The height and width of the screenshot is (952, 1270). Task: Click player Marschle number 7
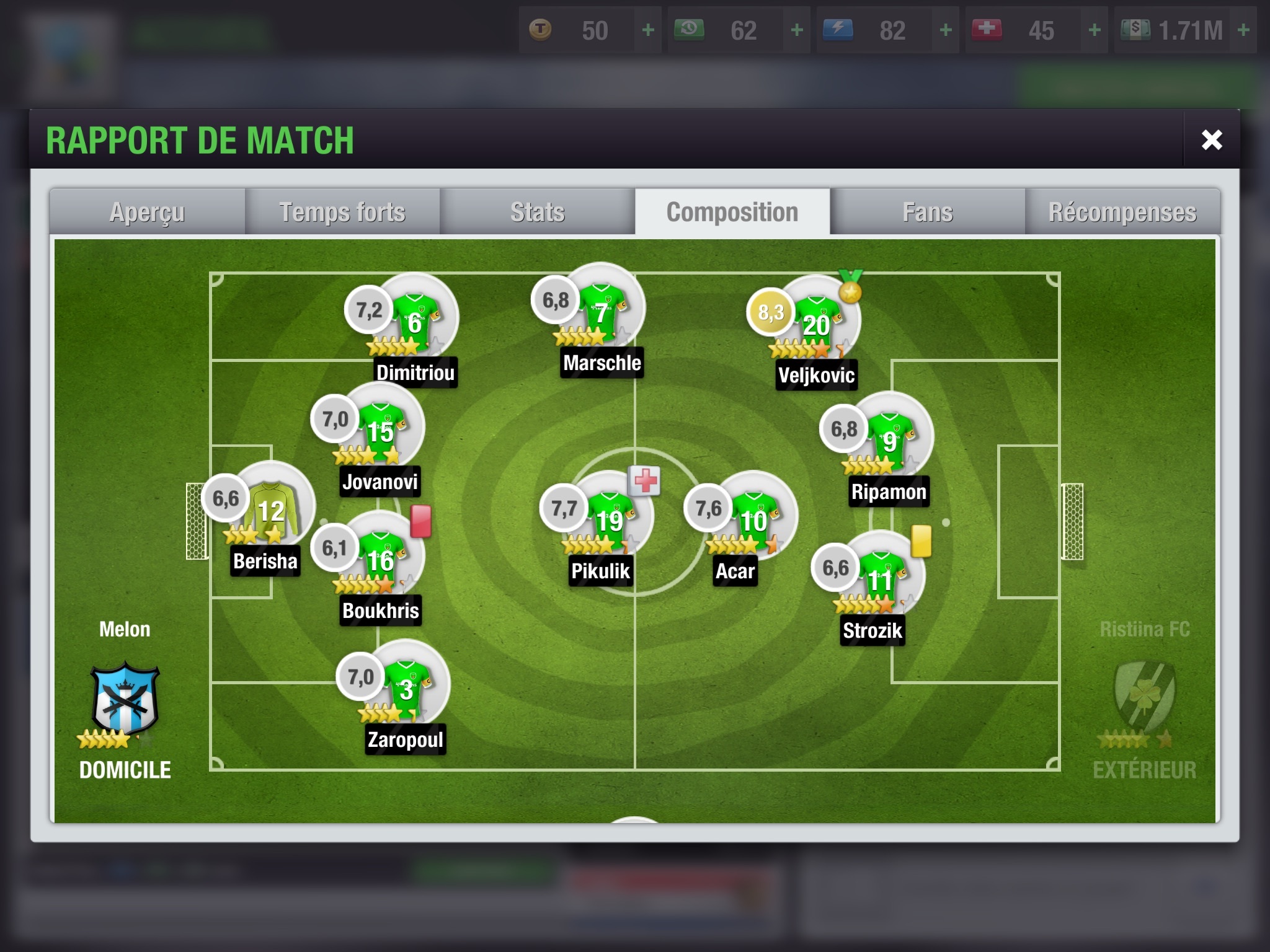pos(602,310)
